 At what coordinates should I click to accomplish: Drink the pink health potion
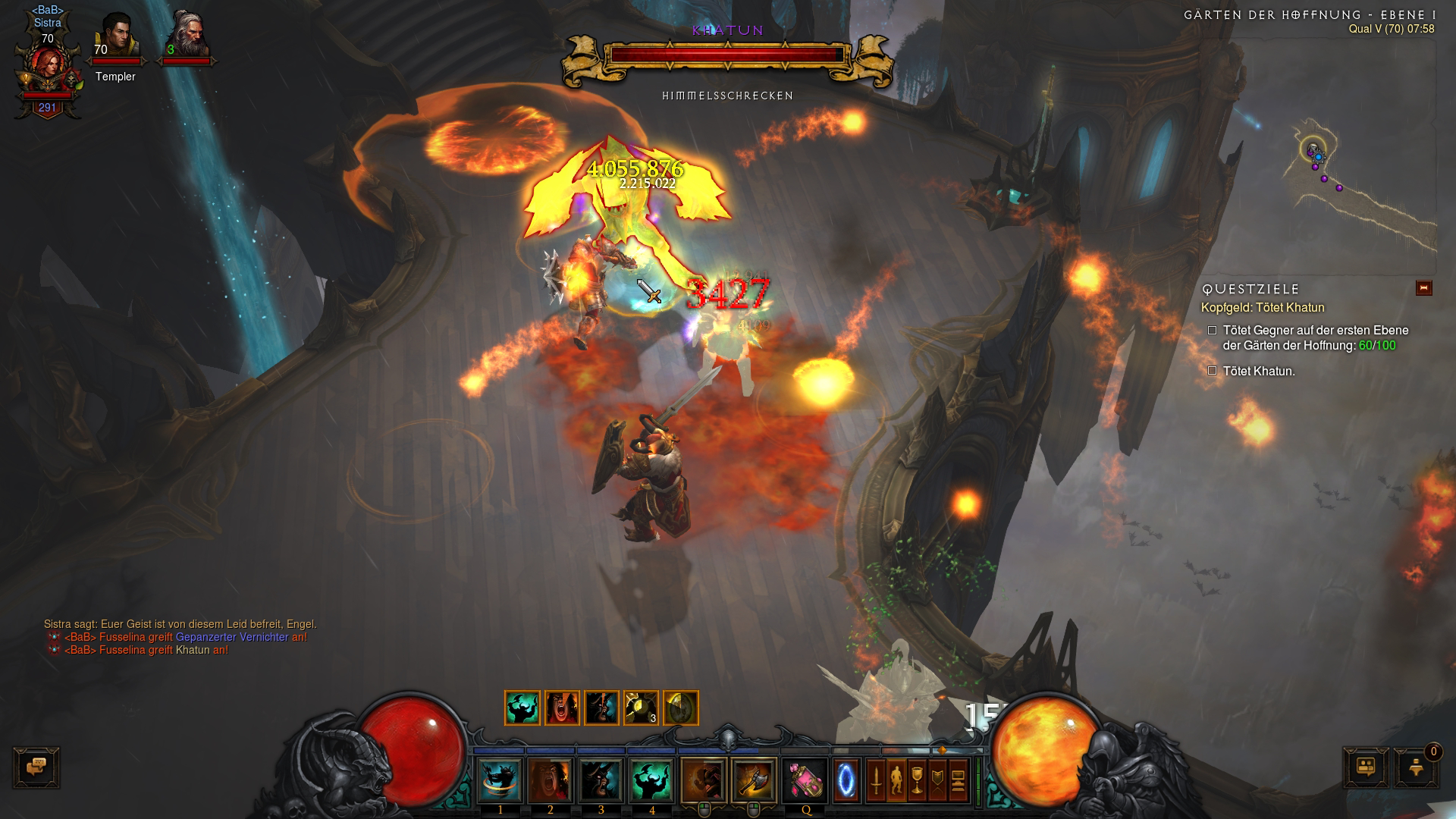click(805, 780)
